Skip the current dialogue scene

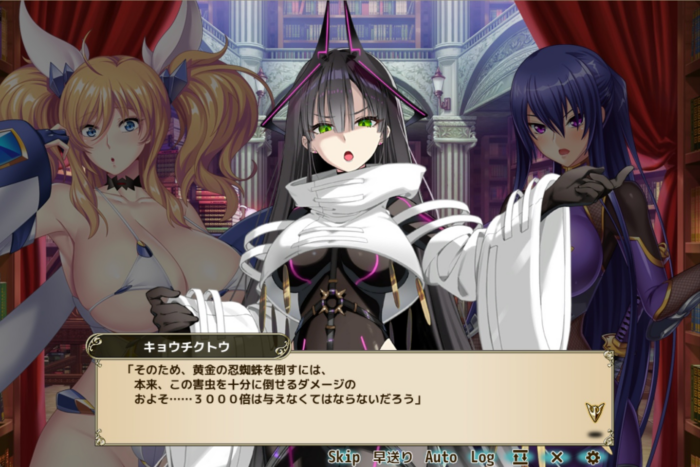pyautogui.click(x=343, y=457)
